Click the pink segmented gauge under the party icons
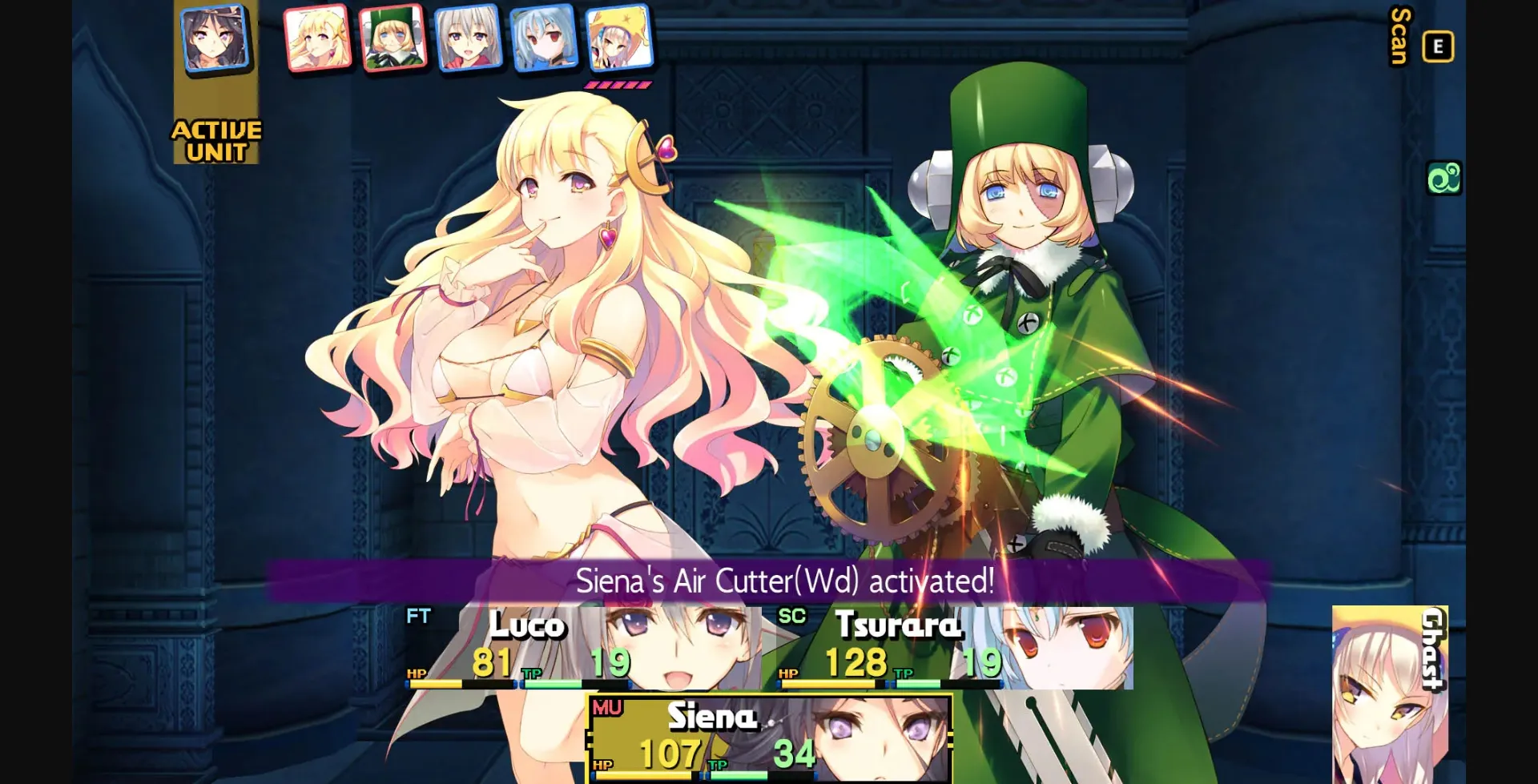The width and height of the screenshot is (1538, 784). 617,82
